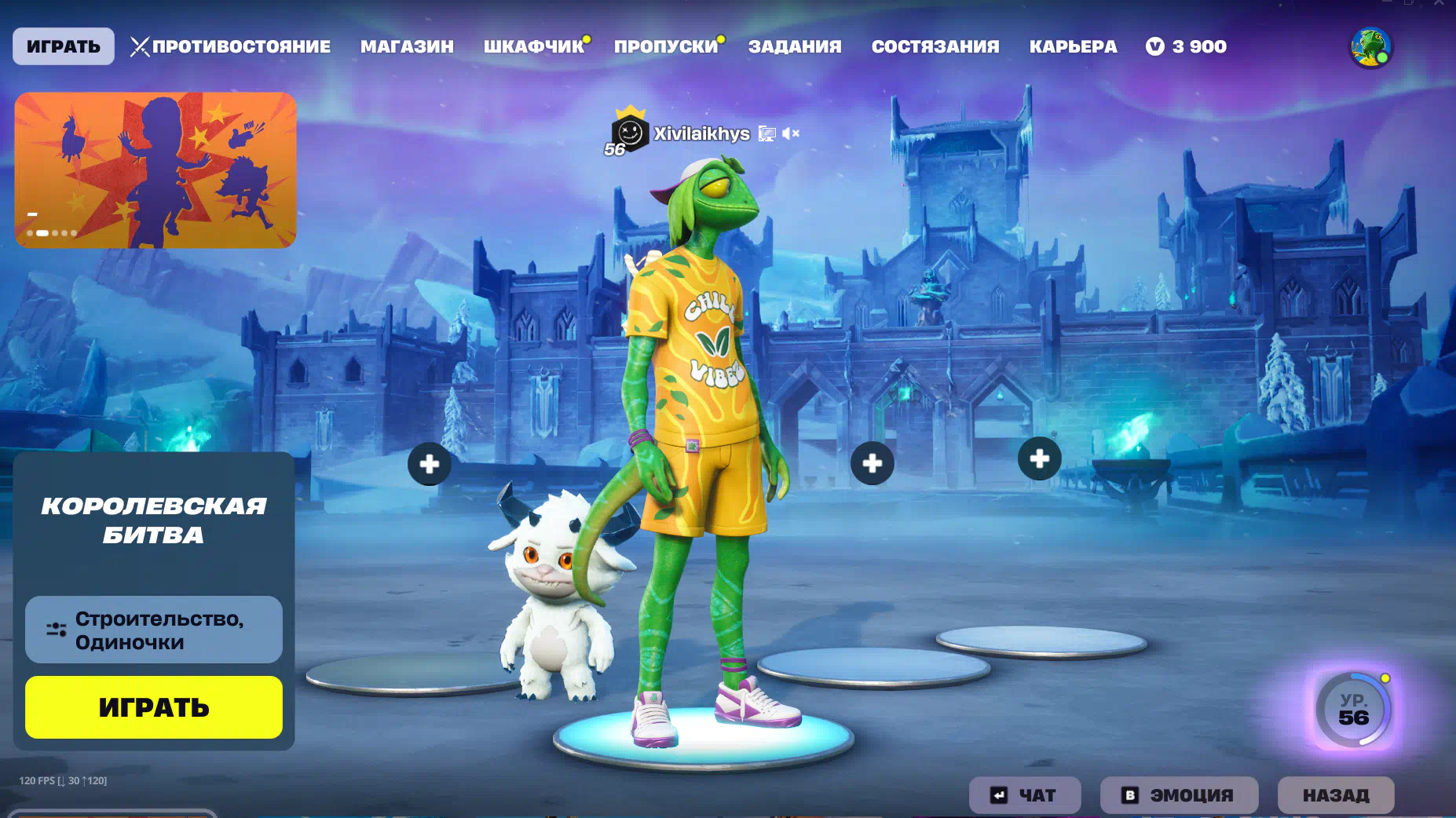Viewport: 1456px width, 818px height.
Task: Open the Королевская битва mode selector
Action: (x=154, y=520)
